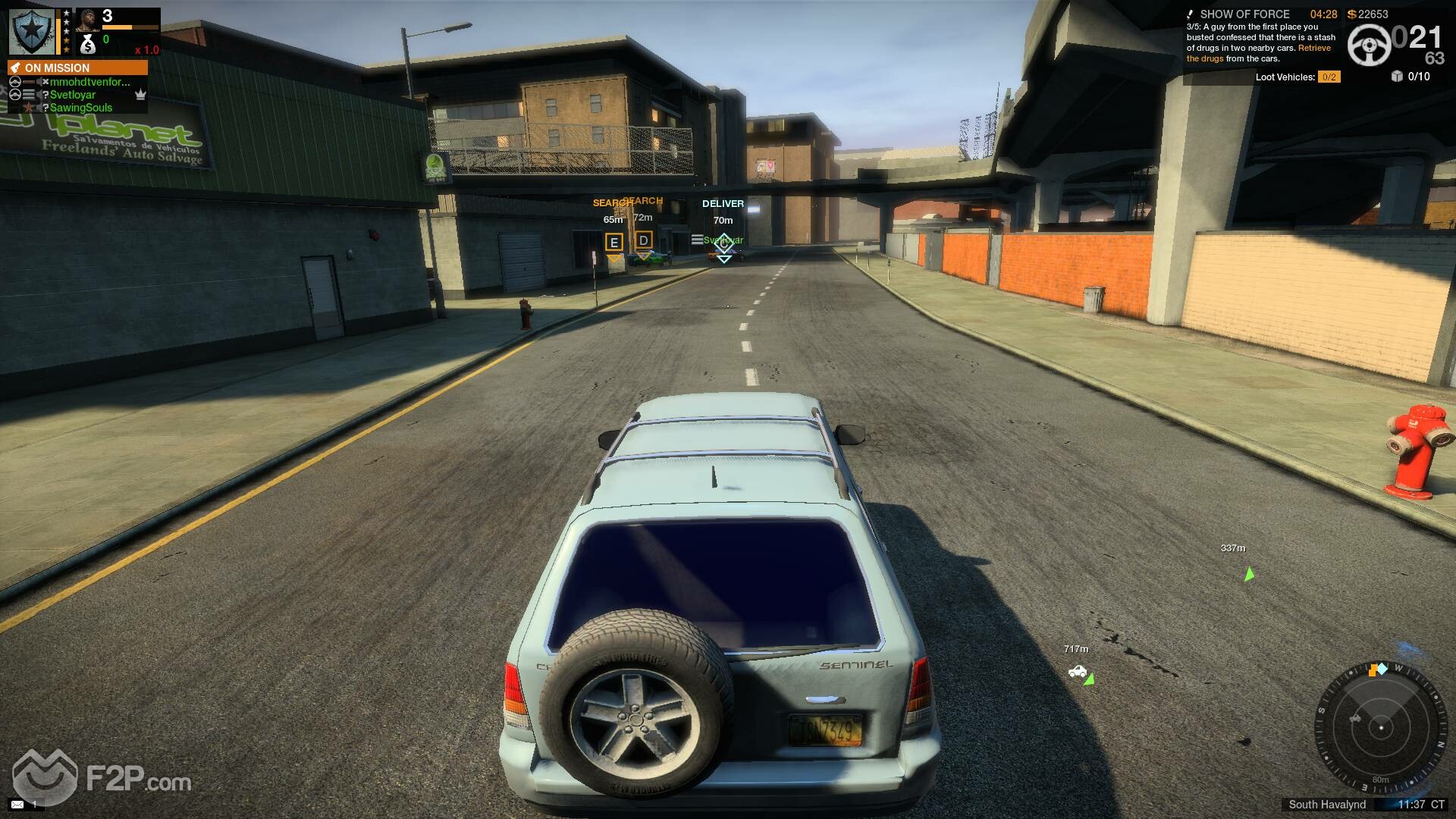
Task: Click the crown leader icon beside Svetloyar
Action: pyautogui.click(x=140, y=95)
